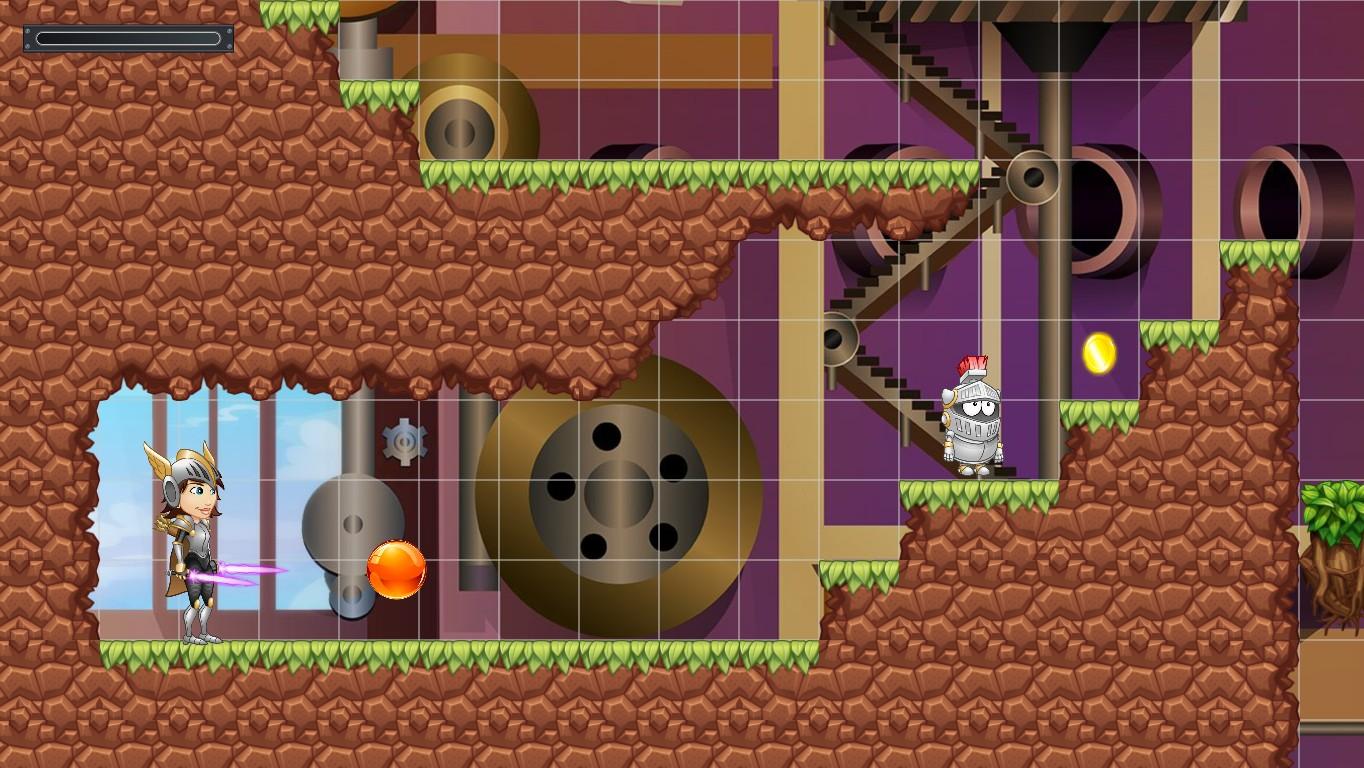Collect the gold coin near the staircase
Image resolution: width=1364 pixels, height=768 pixels.
coord(1101,352)
